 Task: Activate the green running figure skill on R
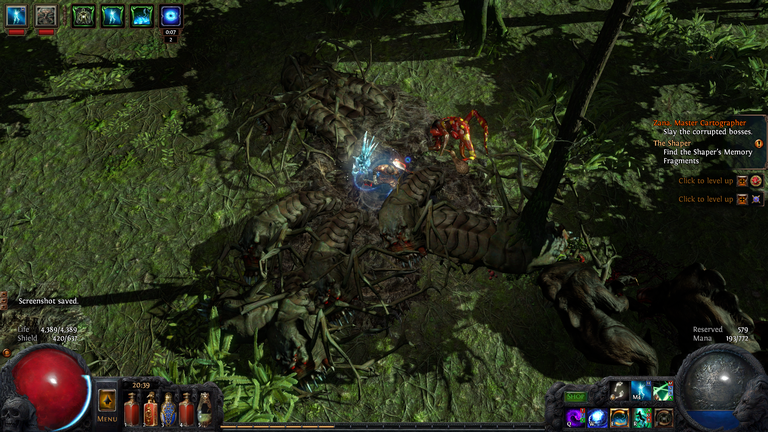tap(641, 418)
